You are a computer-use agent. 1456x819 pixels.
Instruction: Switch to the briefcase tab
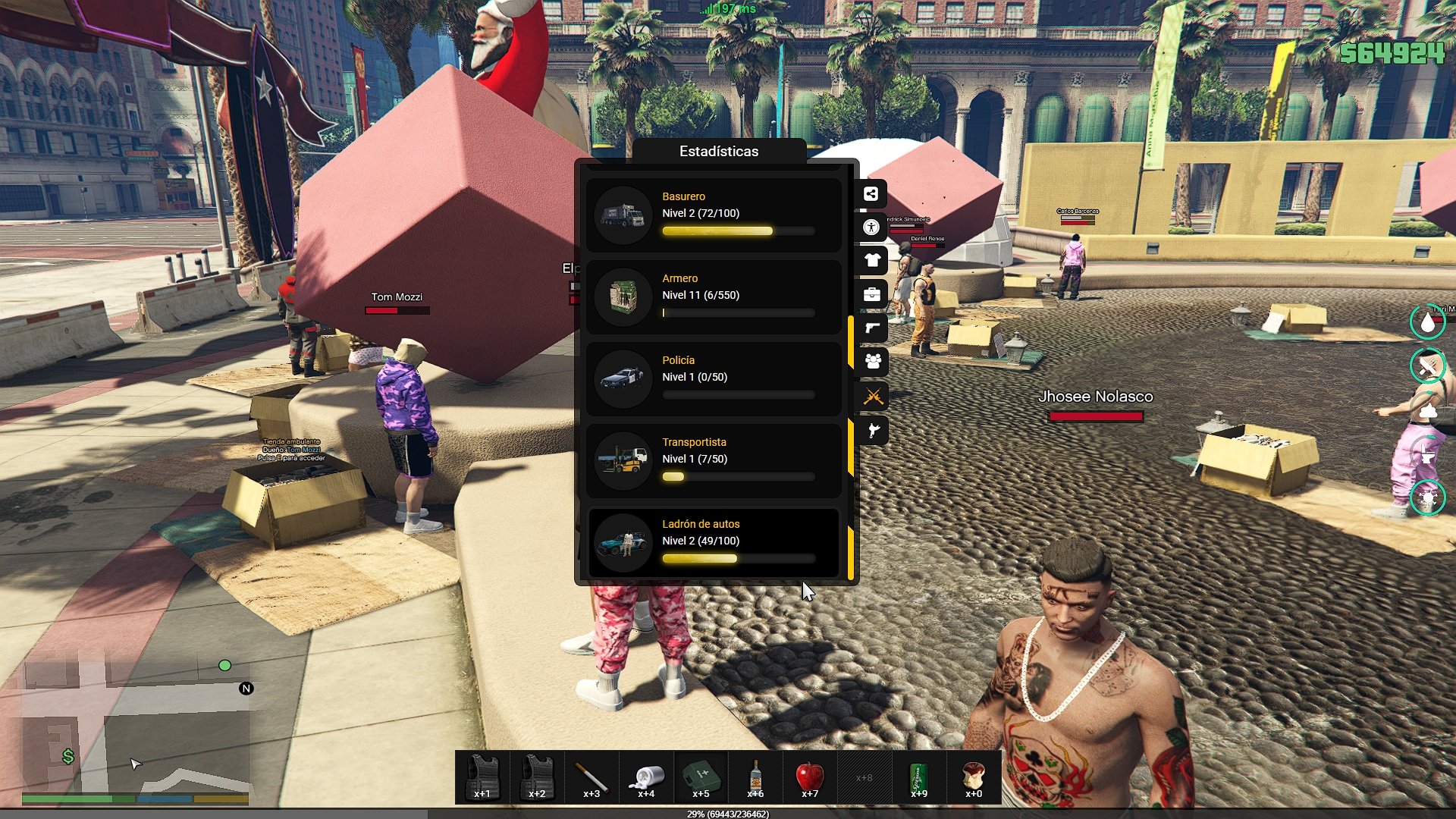[872, 294]
